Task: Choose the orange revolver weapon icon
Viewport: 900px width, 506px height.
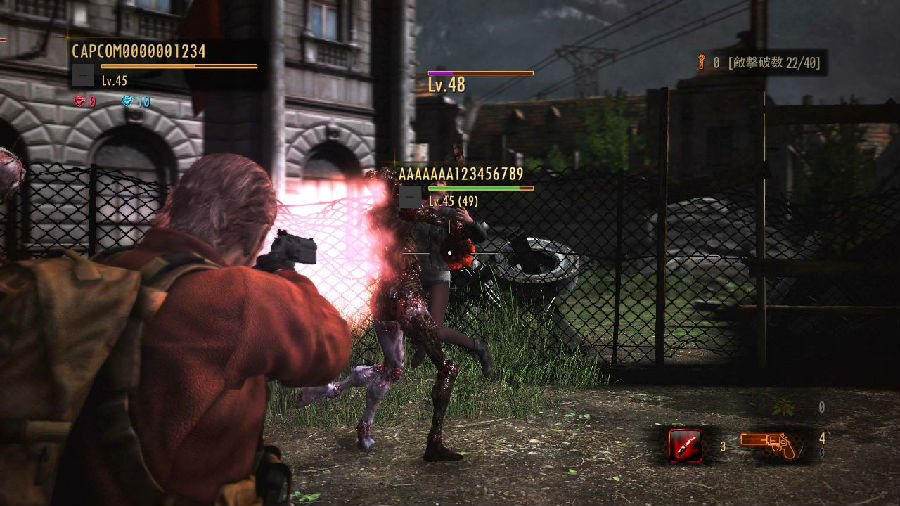Action: tap(771, 444)
